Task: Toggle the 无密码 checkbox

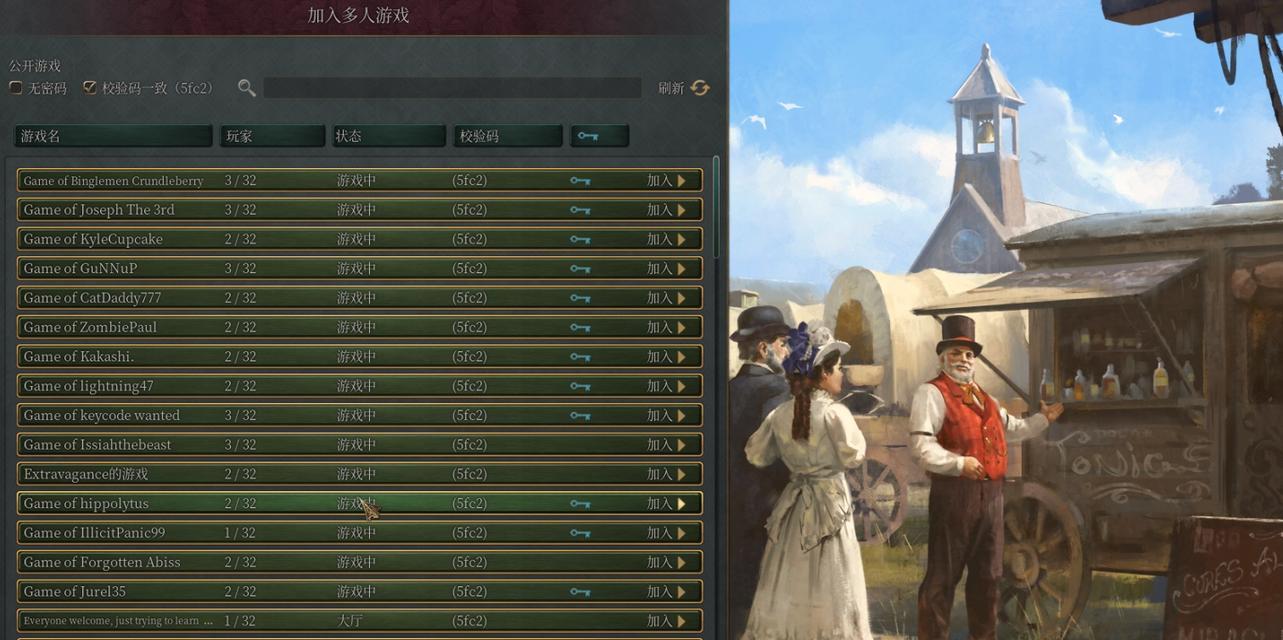Action: [x=16, y=88]
